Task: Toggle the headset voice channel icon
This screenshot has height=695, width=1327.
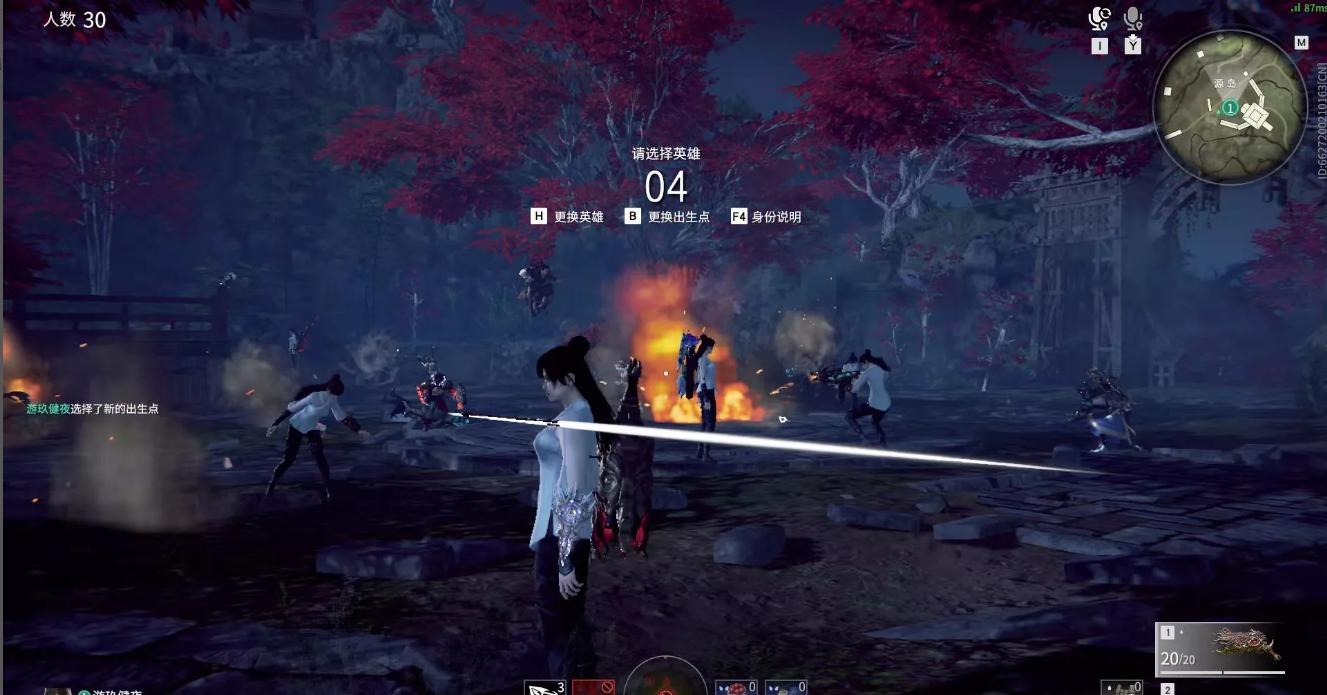Action: [x=1100, y=19]
